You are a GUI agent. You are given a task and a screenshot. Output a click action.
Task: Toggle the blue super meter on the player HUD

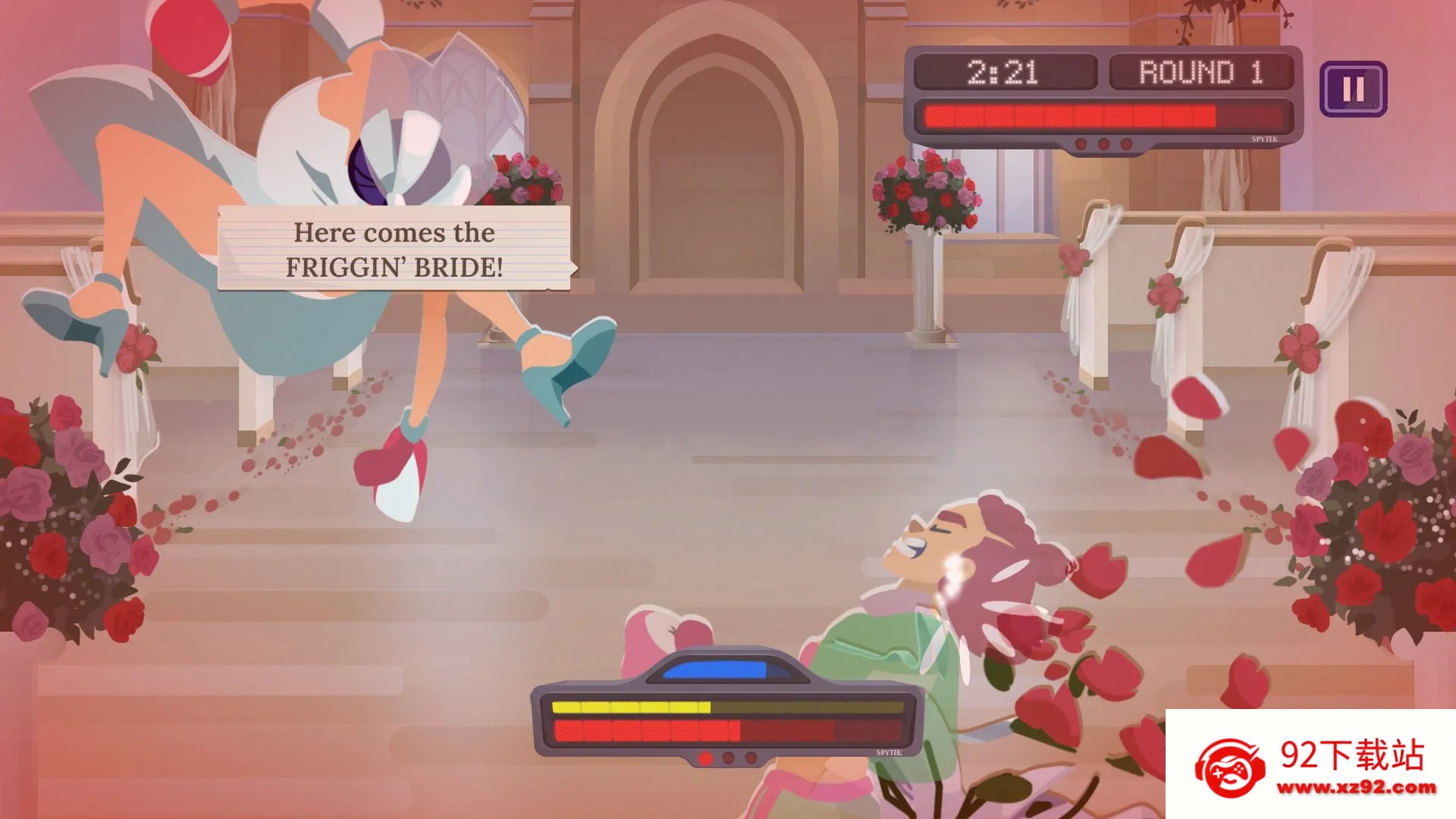716,669
